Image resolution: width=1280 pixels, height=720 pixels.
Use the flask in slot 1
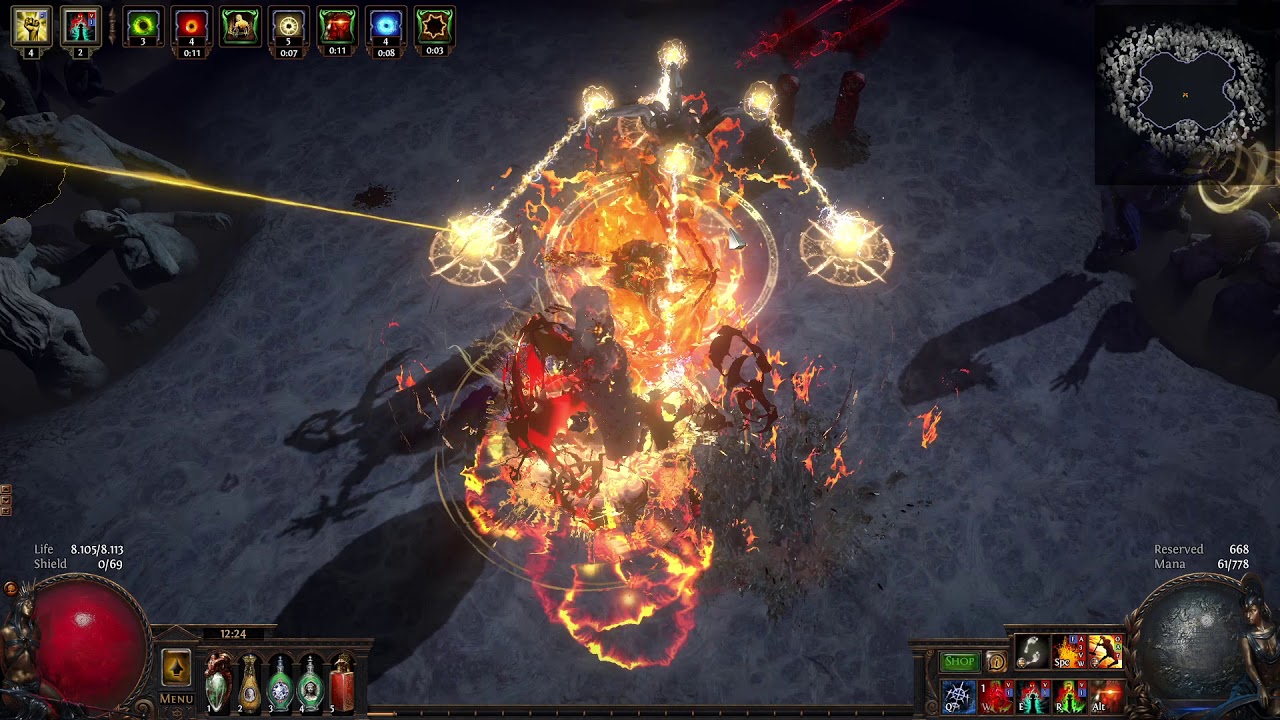218,682
